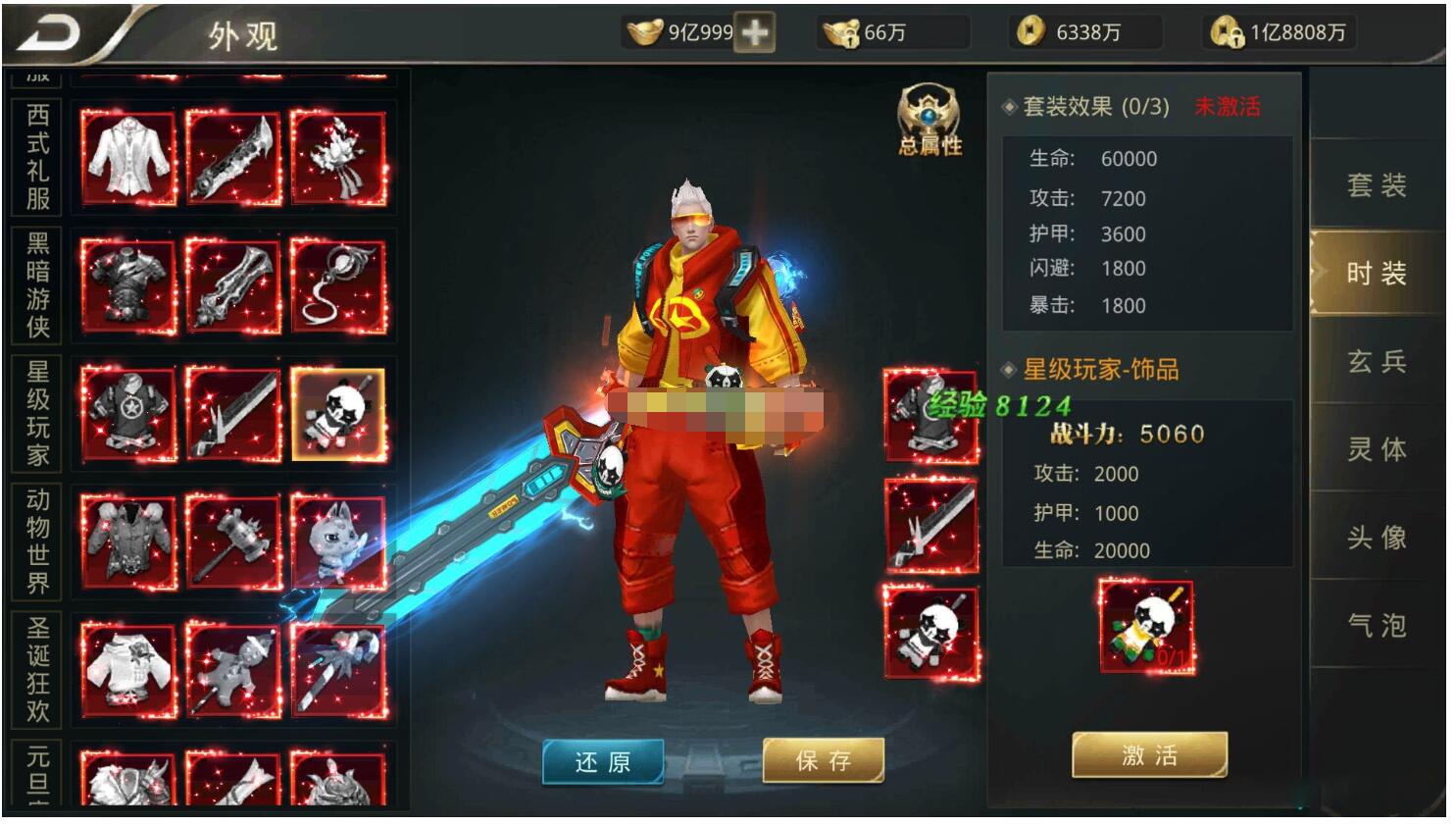Click the back arrow button
1456x826 pixels.
pyautogui.click(x=49, y=34)
